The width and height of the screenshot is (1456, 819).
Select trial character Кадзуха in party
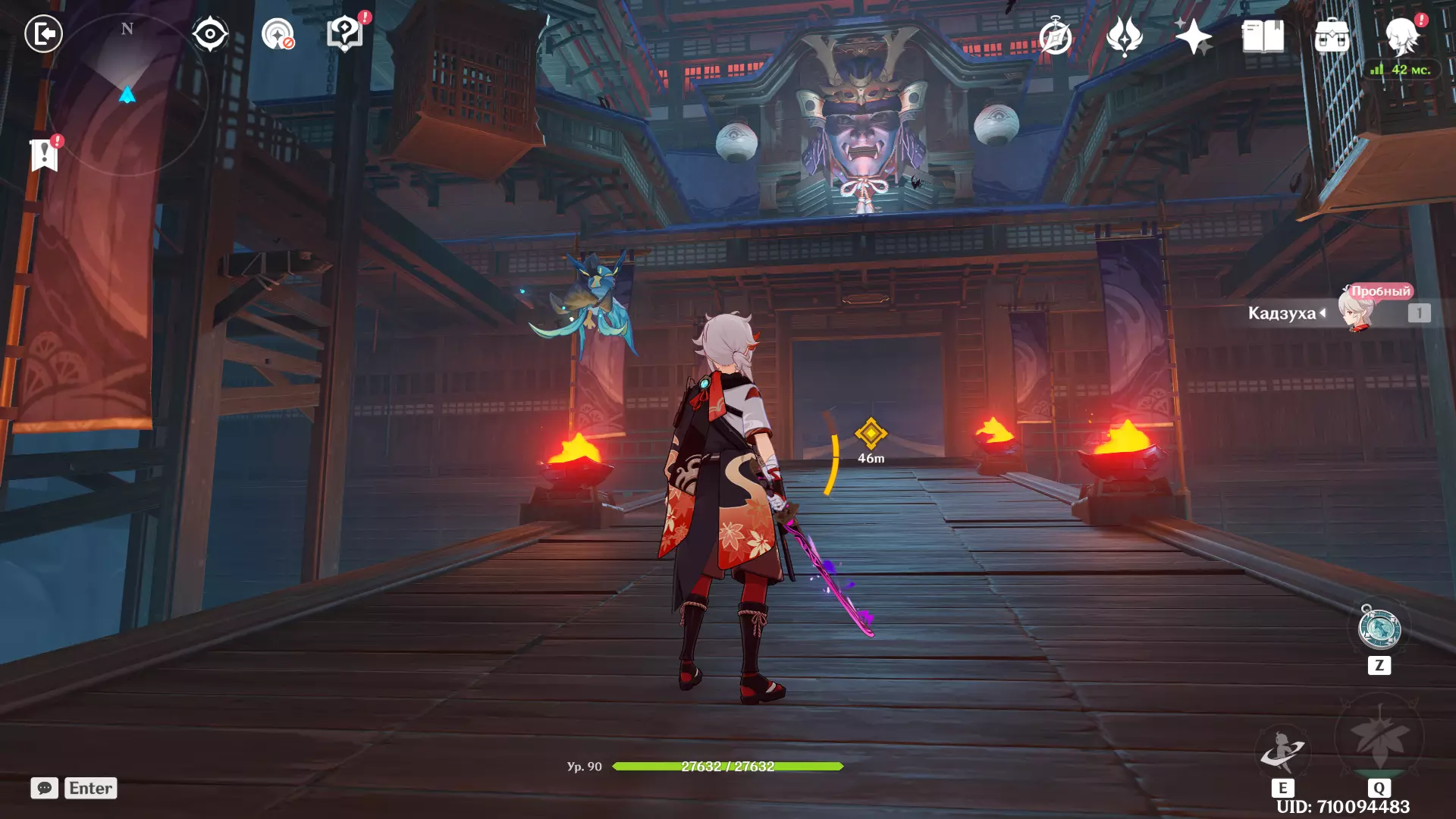coord(1355,312)
